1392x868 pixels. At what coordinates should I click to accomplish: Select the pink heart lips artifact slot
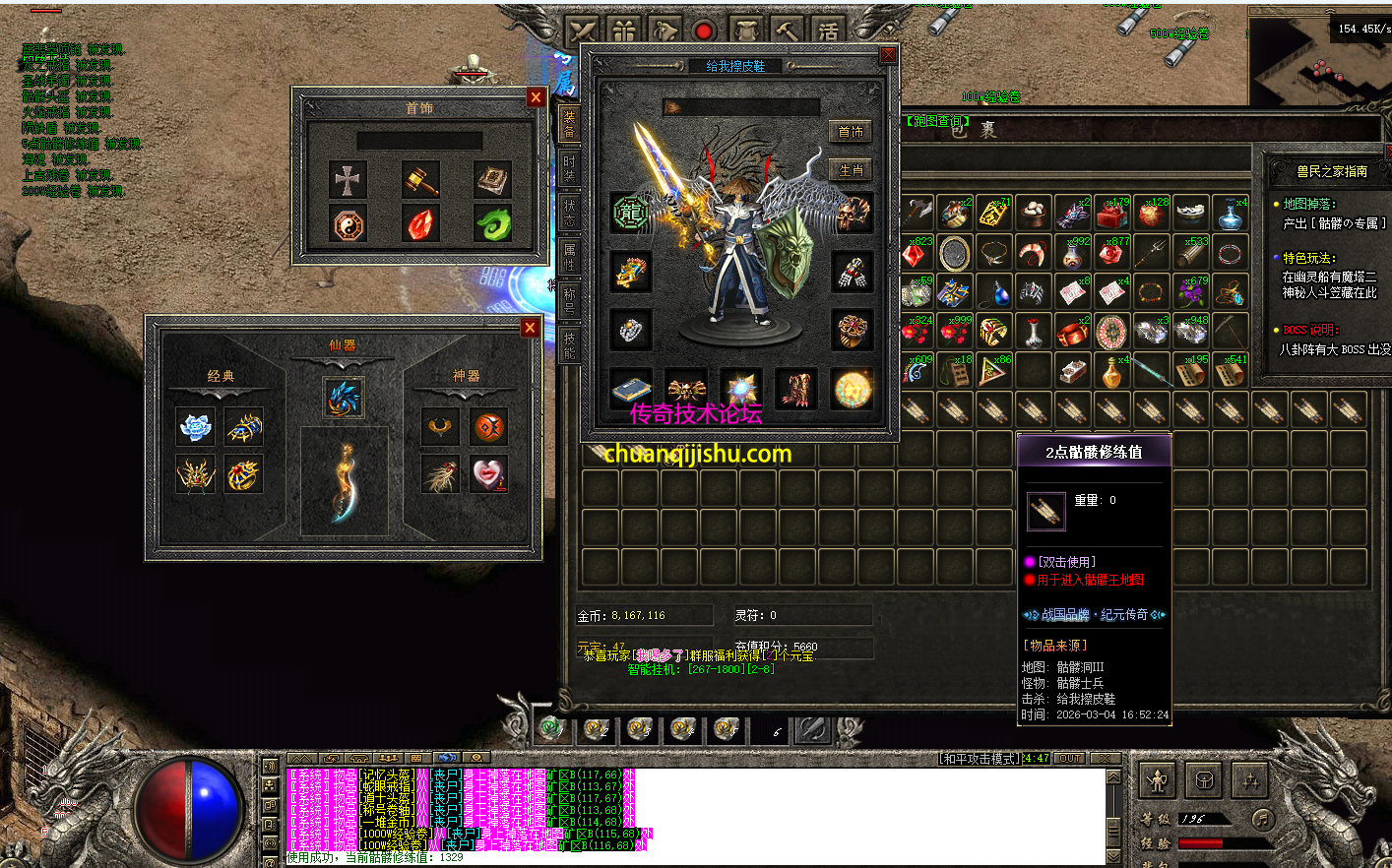coord(488,474)
